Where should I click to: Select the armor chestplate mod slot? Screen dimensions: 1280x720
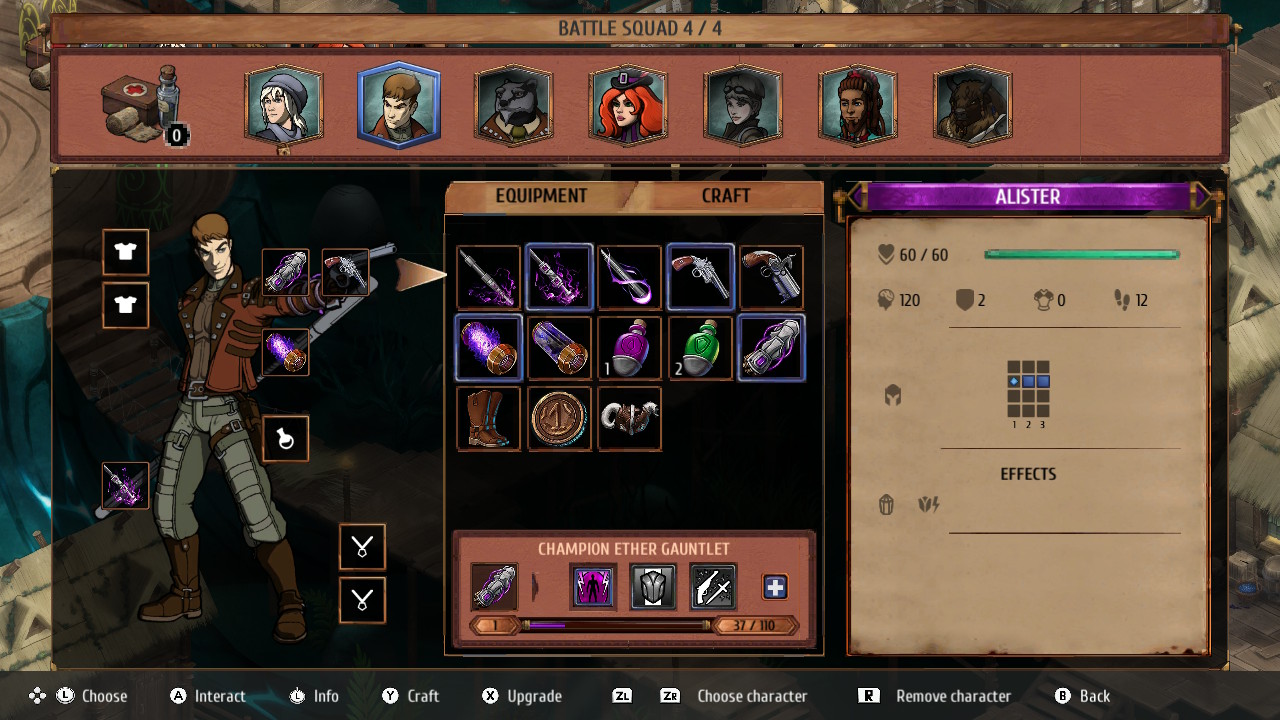point(652,586)
